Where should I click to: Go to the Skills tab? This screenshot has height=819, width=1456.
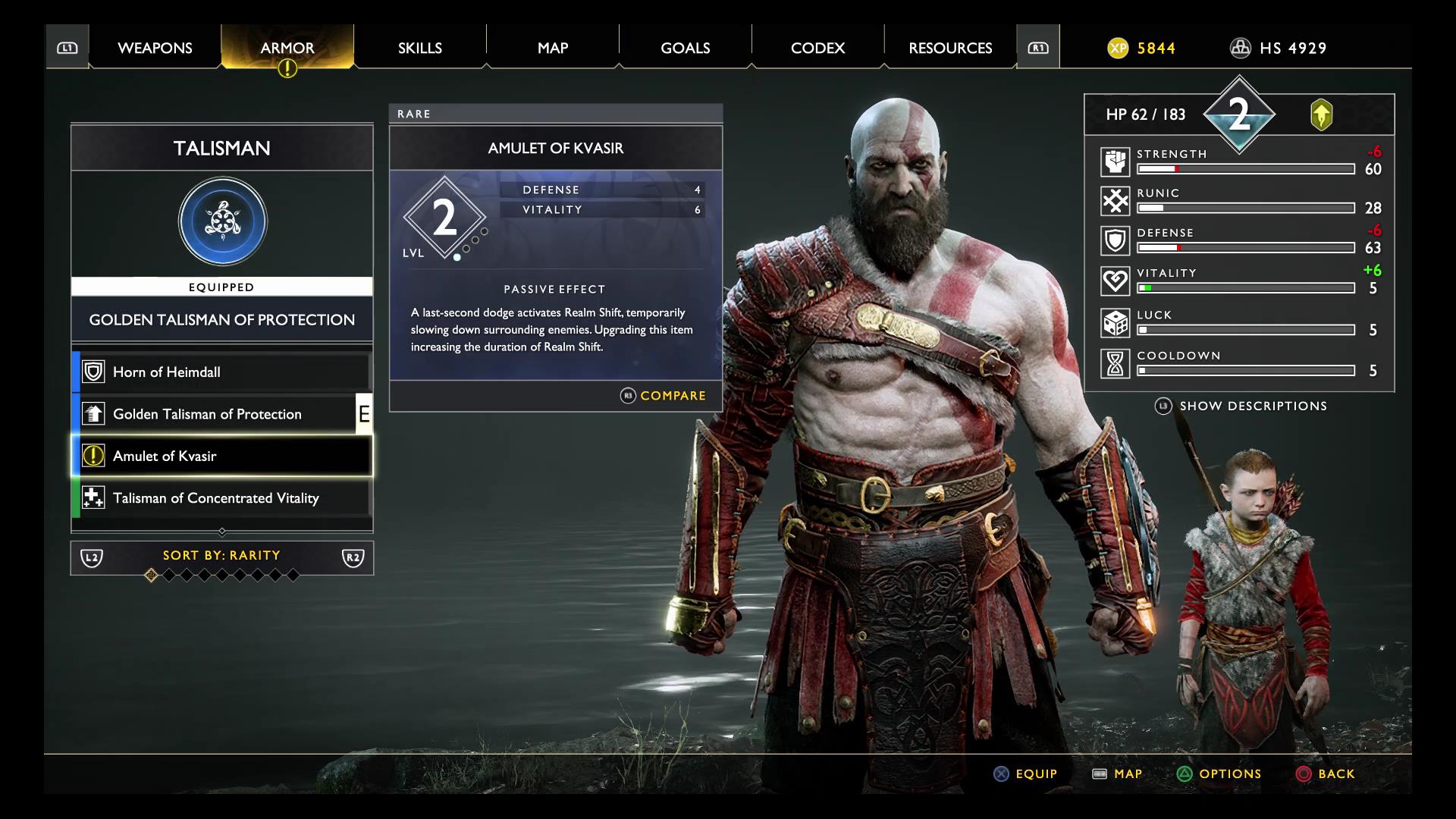click(x=419, y=48)
